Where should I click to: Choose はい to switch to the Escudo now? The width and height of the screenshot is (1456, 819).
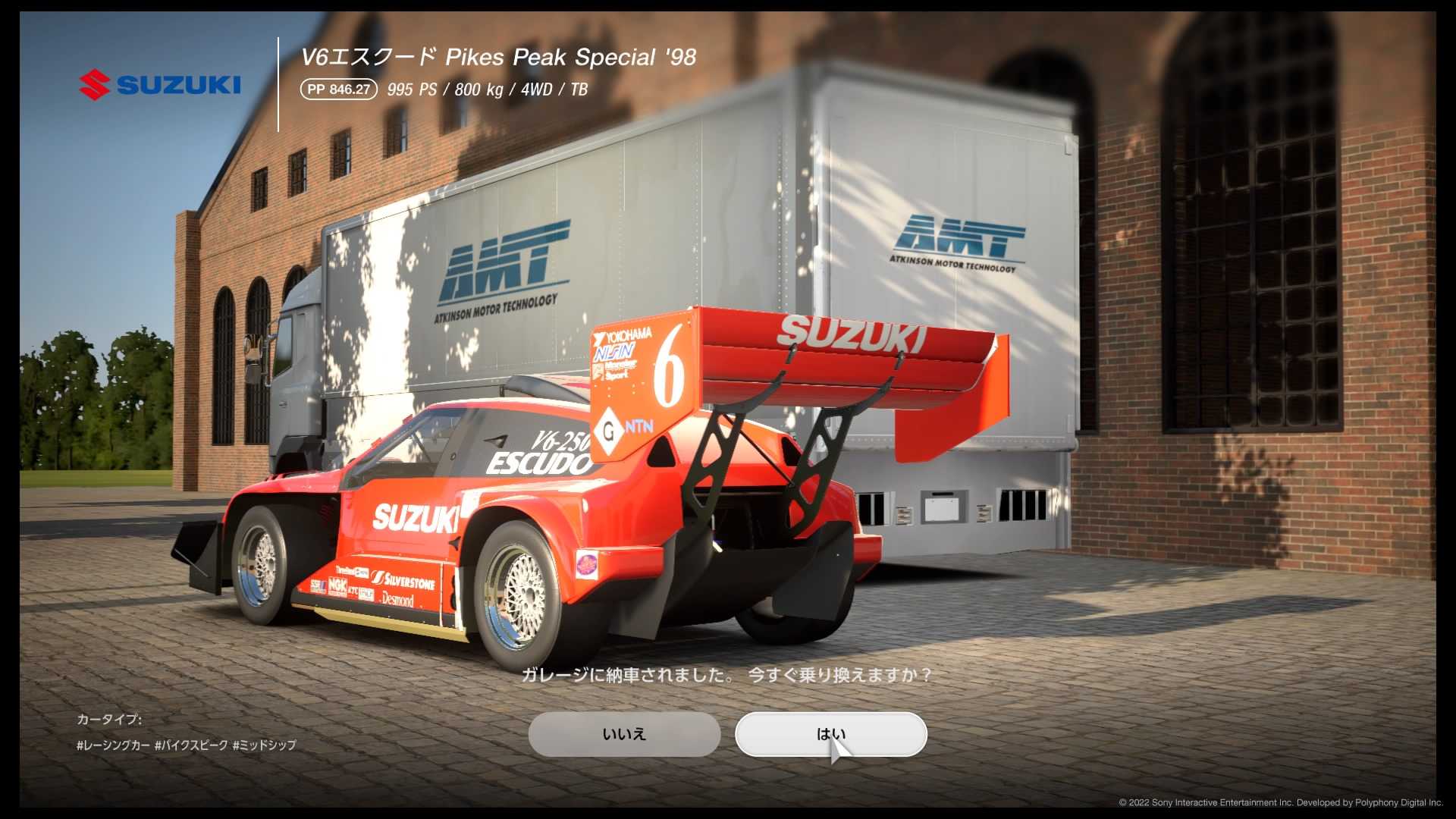(831, 733)
